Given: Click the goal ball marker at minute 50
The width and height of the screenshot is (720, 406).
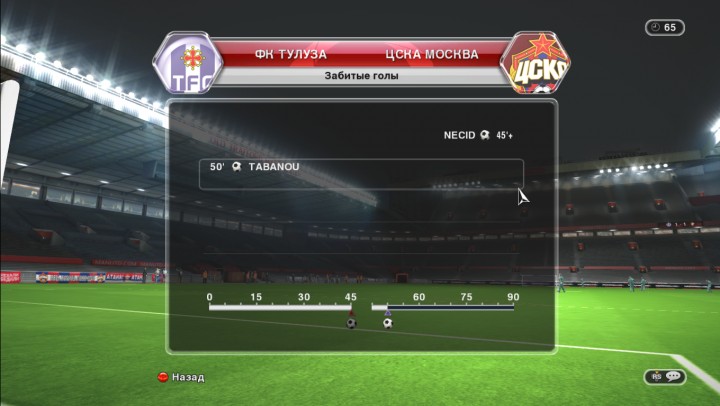Looking at the screenshot, I should pyautogui.click(x=387, y=322).
